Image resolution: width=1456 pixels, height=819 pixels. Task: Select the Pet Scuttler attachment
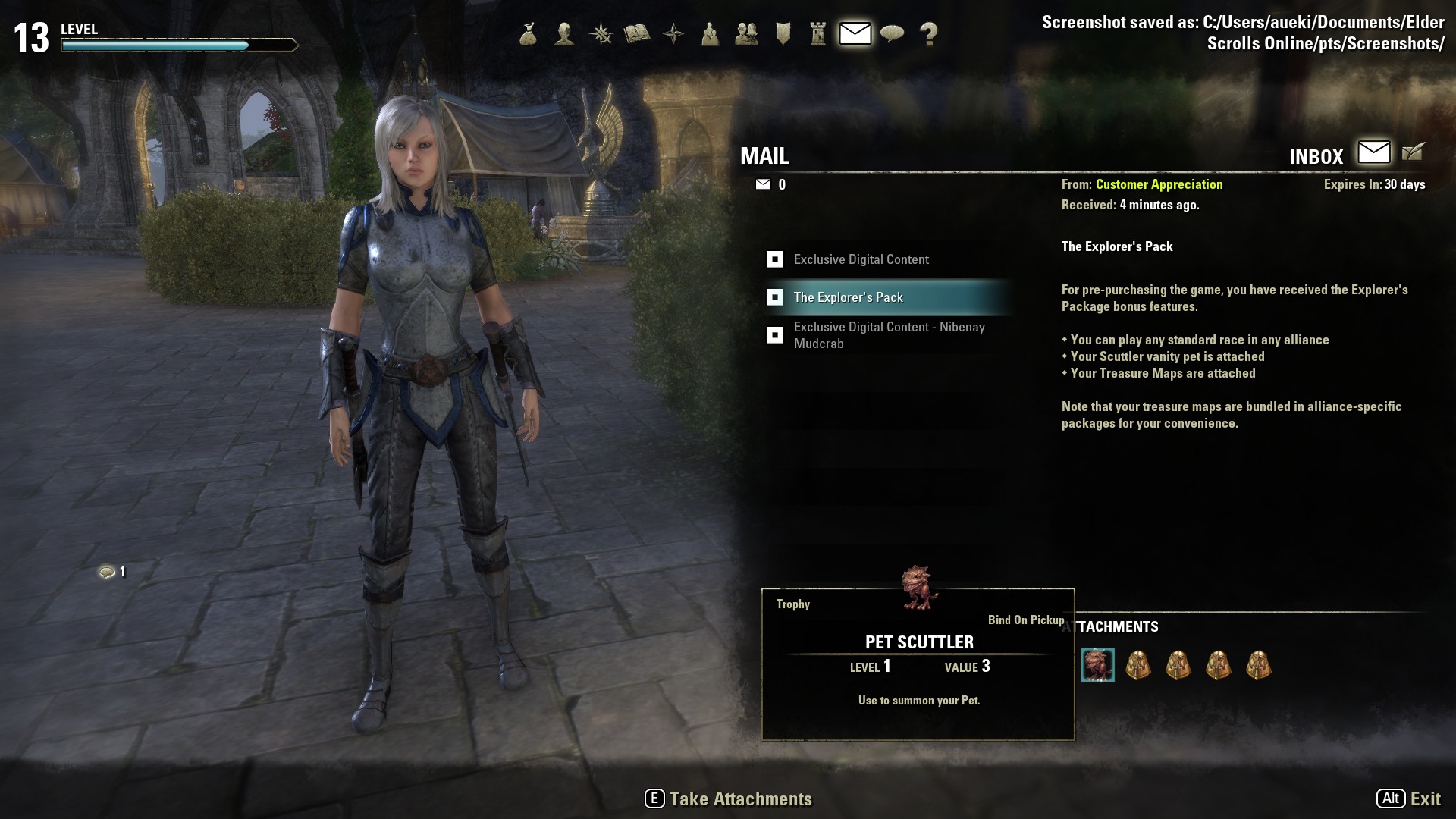[1097, 666]
